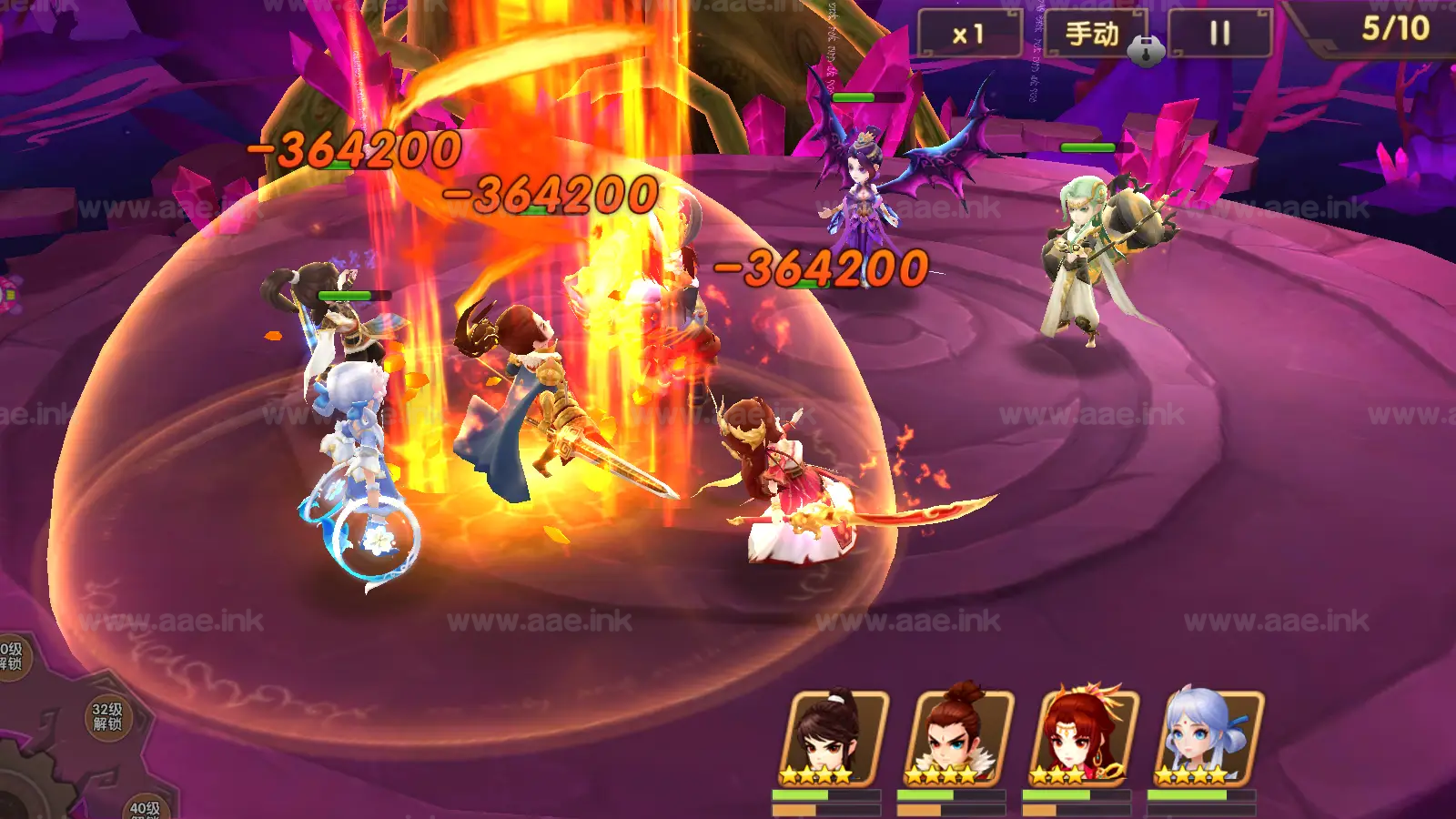Pause the battle
Image resolution: width=1456 pixels, height=819 pixels.
pos(1219,35)
